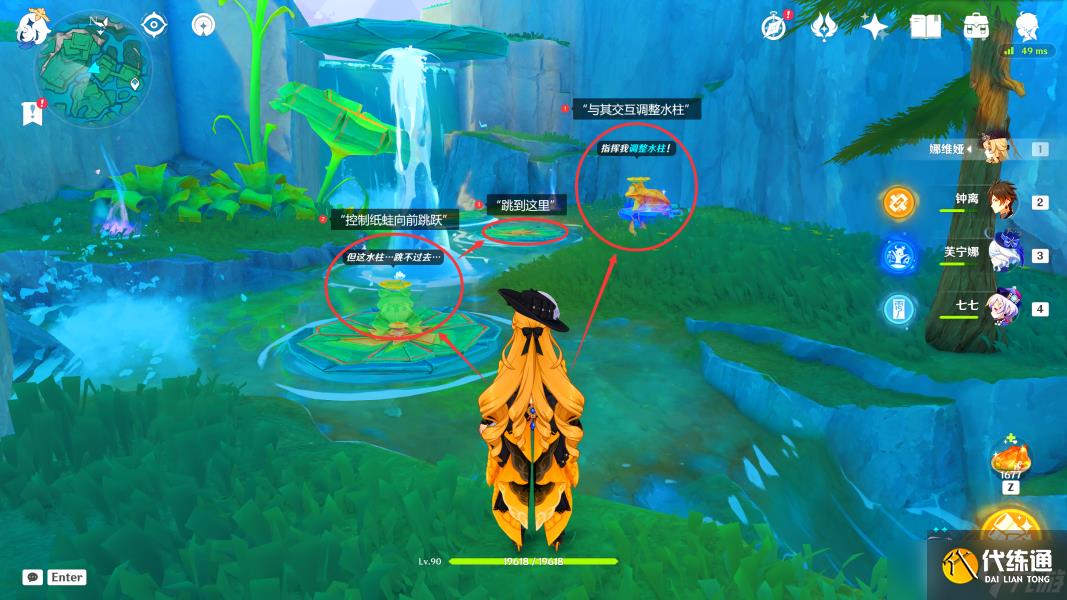Open the chat speech bubble
Image resolution: width=1067 pixels, height=600 pixels.
33,577
